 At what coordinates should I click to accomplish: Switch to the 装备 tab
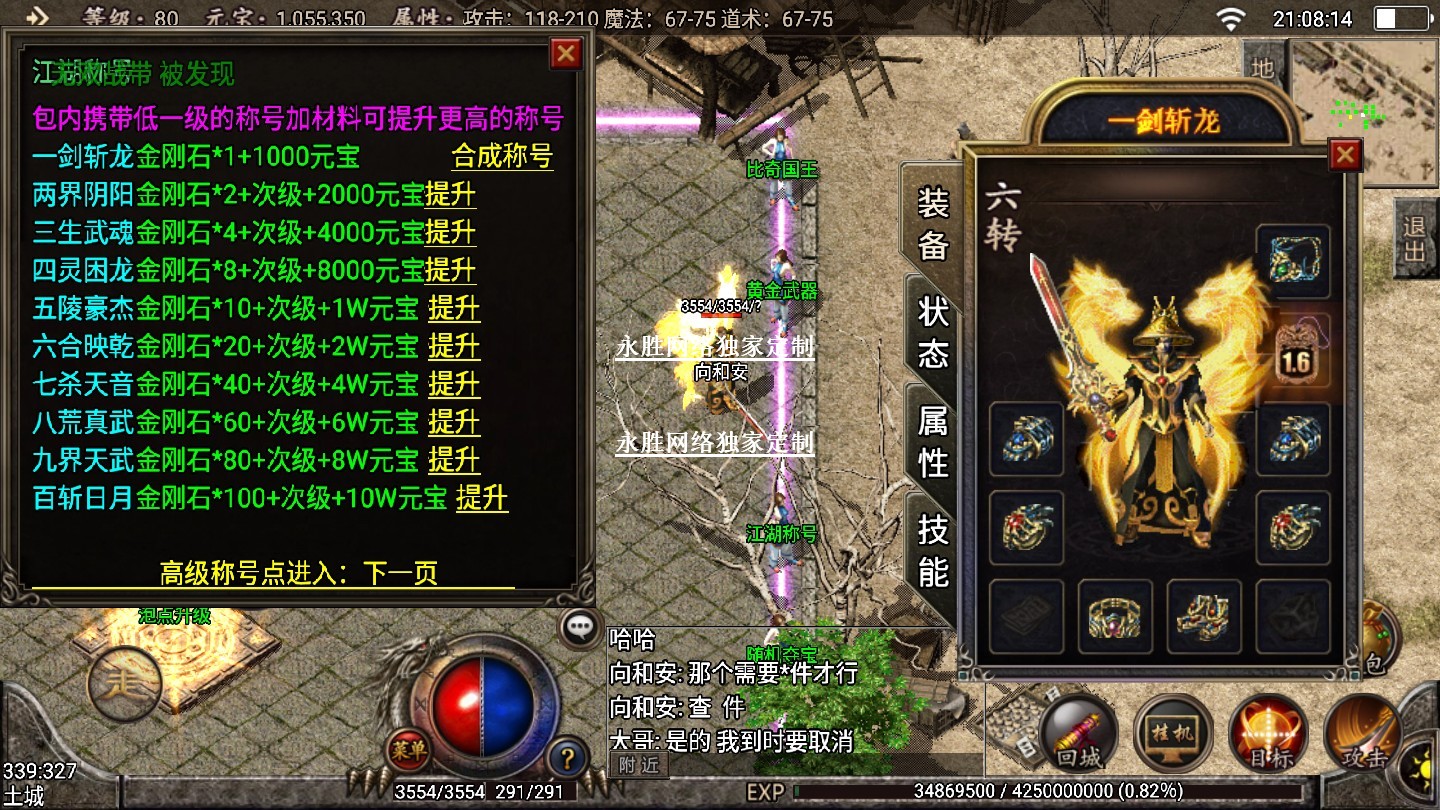click(x=932, y=224)
